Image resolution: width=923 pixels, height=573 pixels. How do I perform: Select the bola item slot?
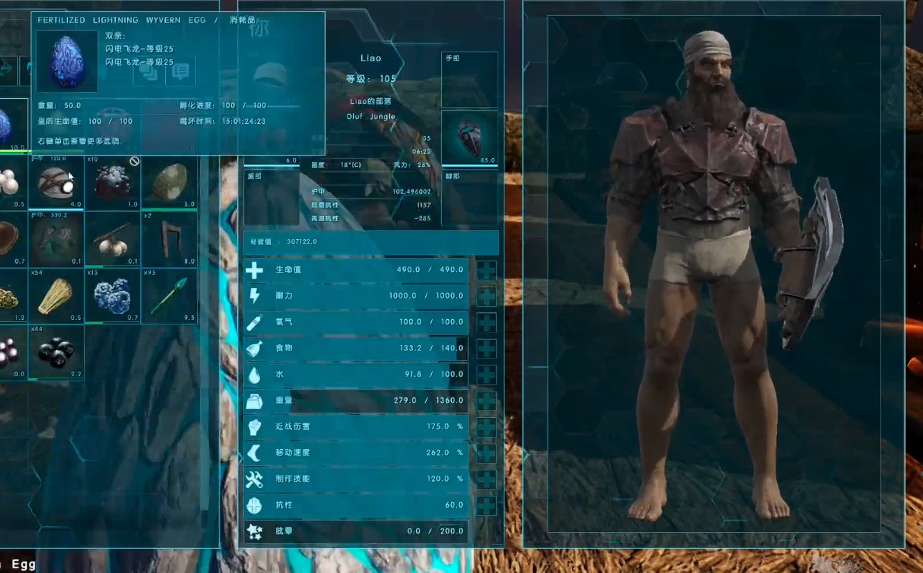113,239
